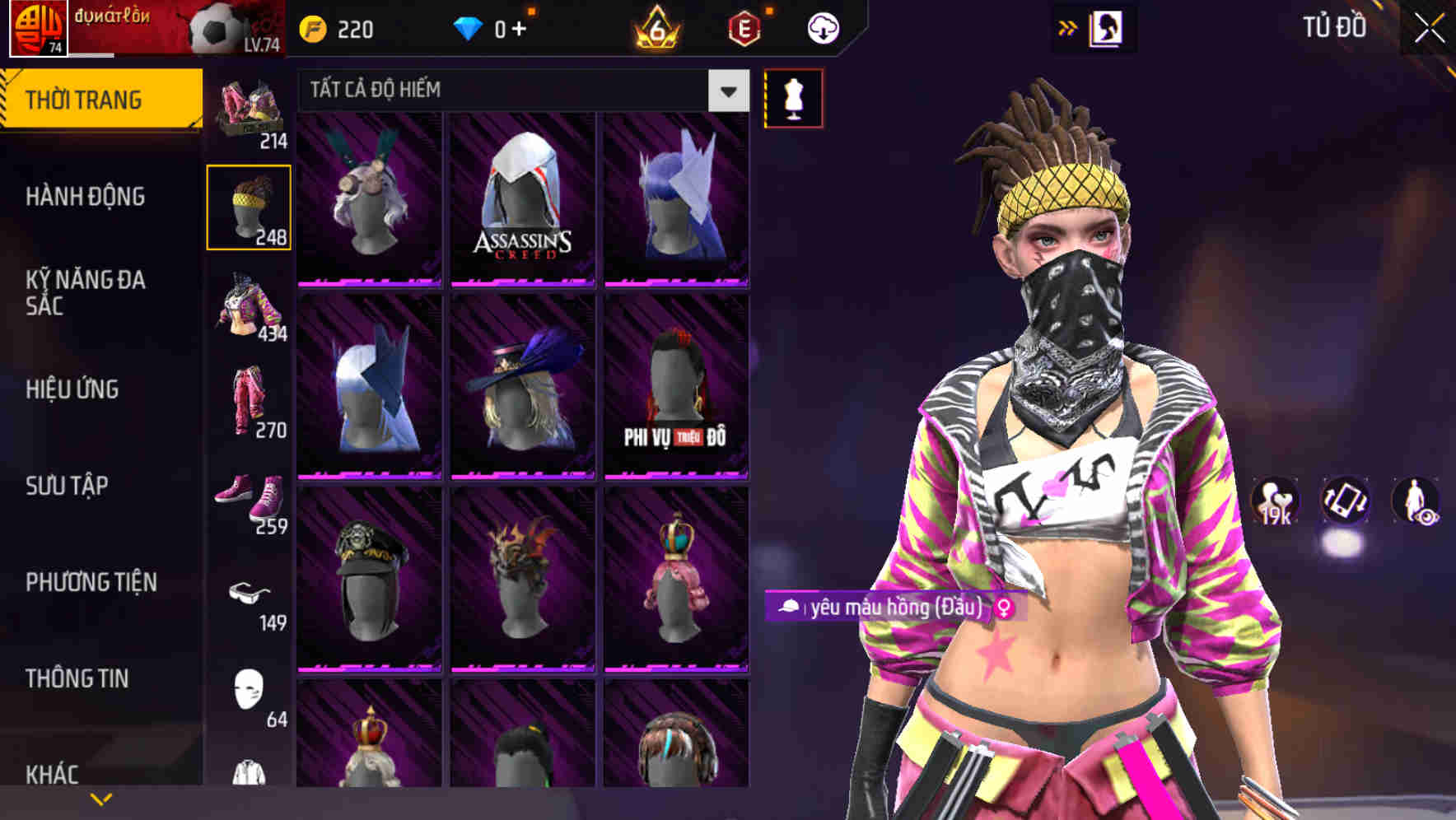
Task: Click the heart icon showing 19k likes
Action: [1275, 502]
